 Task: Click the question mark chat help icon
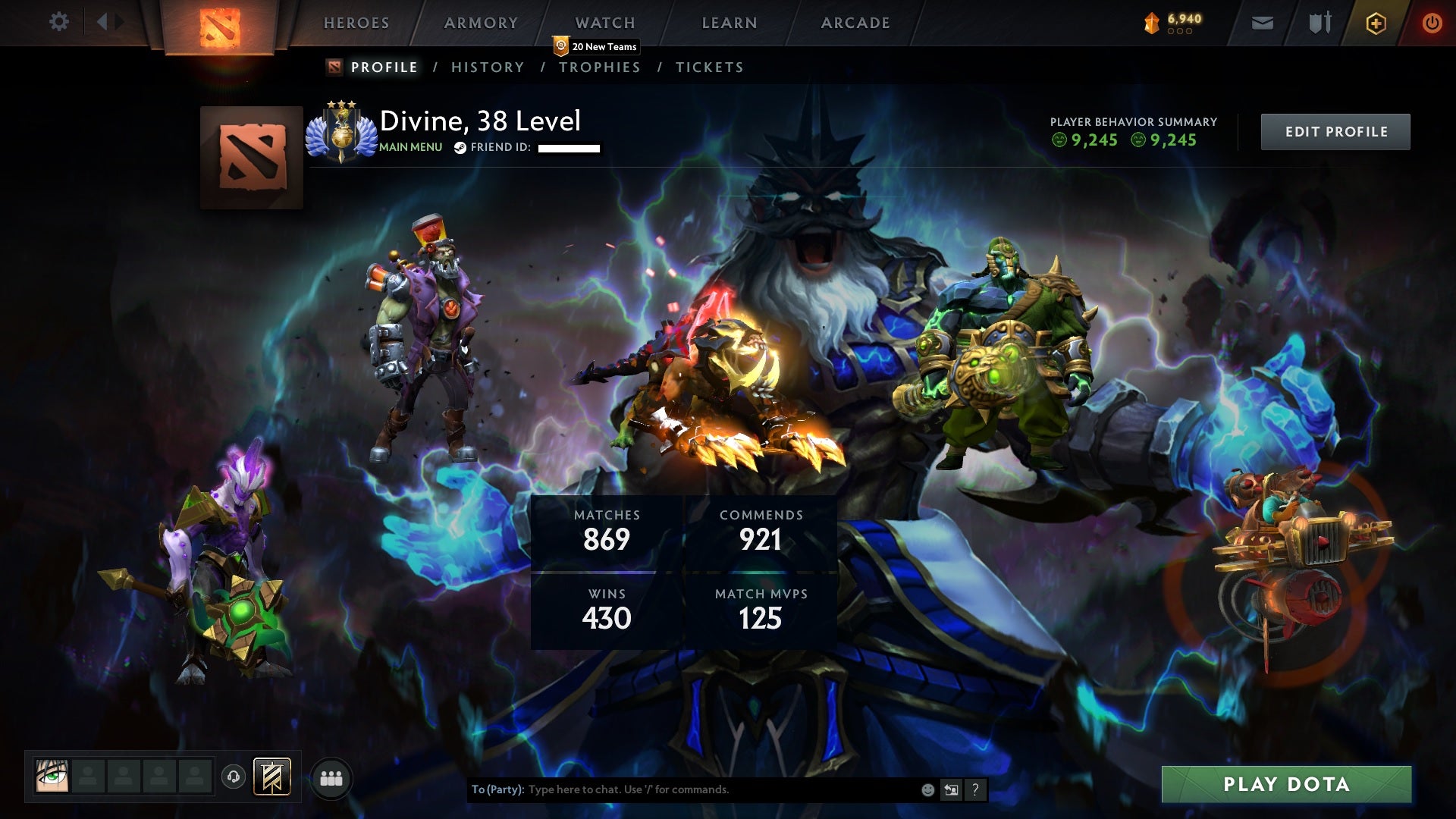pyautogui.click(x=975, y=789)
